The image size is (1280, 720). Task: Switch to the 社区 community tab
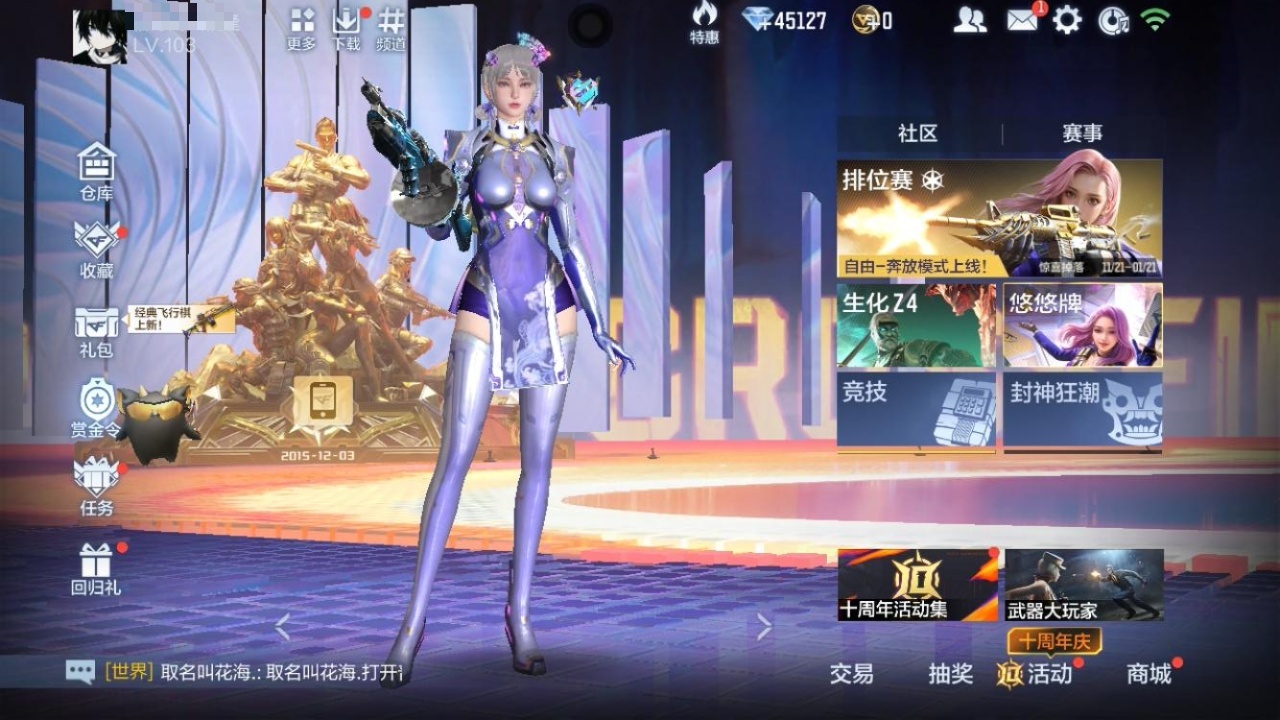click(x=918, y=133)
